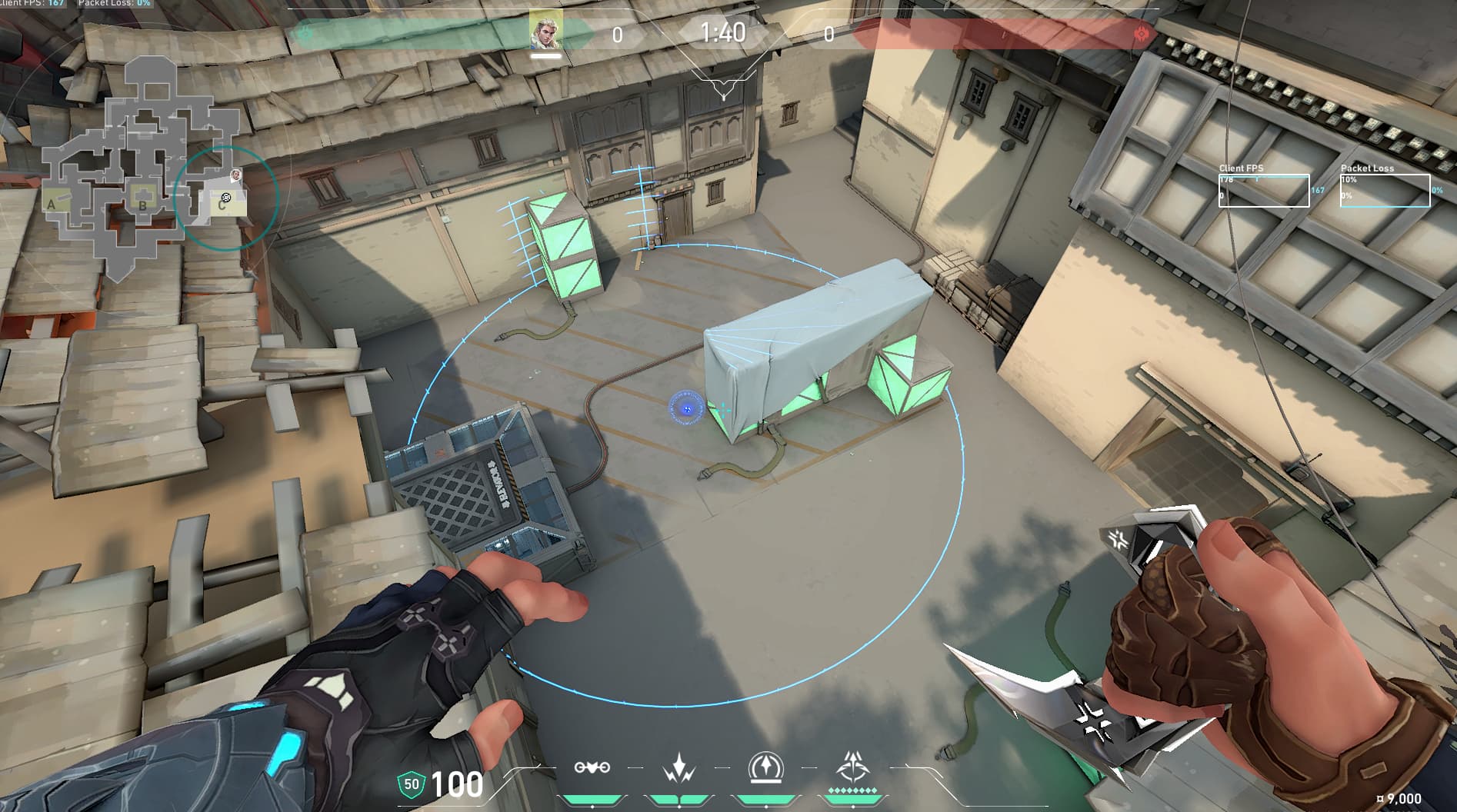Screen dimensions: 1457x812
Task: Click the player portrait marker on minimap
Action: pyautogui.click(x=235, y=175)
